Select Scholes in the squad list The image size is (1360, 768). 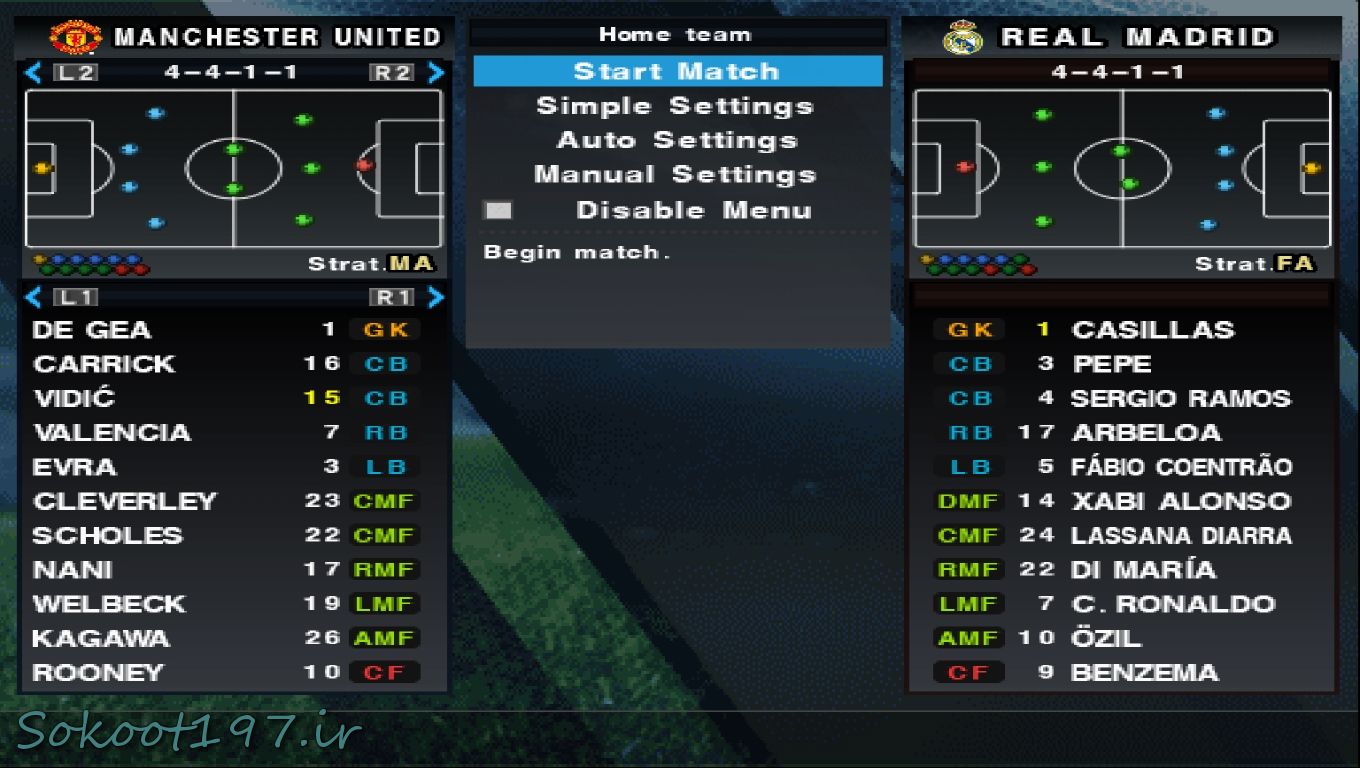(108, 535)
